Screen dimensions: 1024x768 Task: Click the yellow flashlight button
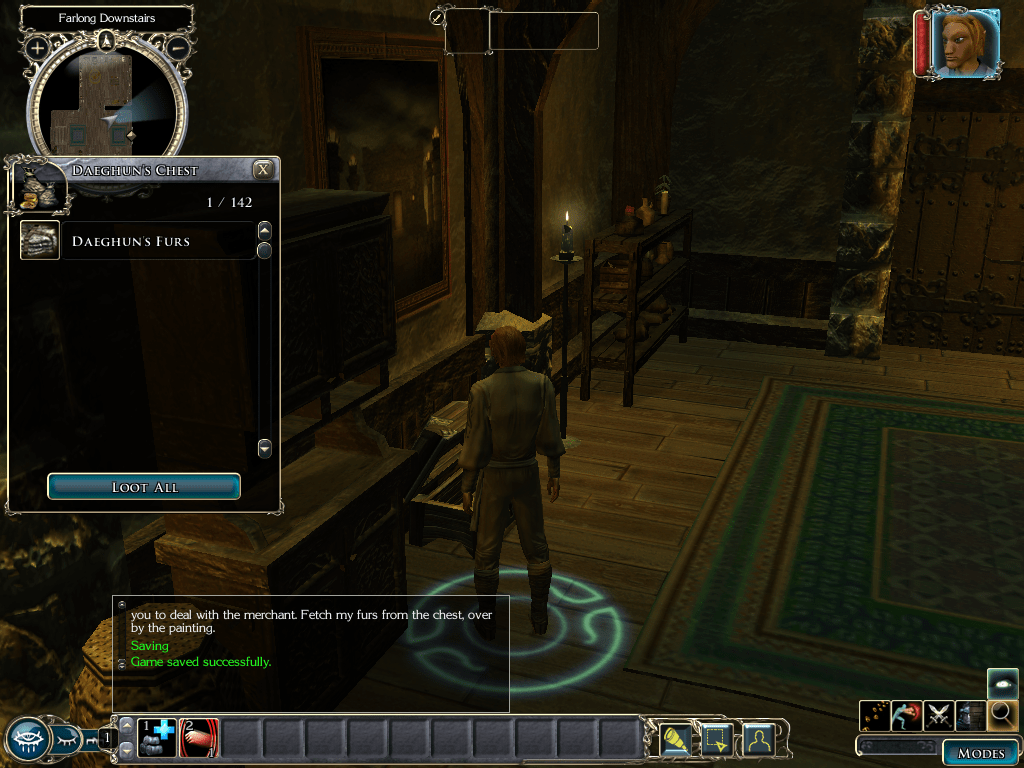pos(676,739)
